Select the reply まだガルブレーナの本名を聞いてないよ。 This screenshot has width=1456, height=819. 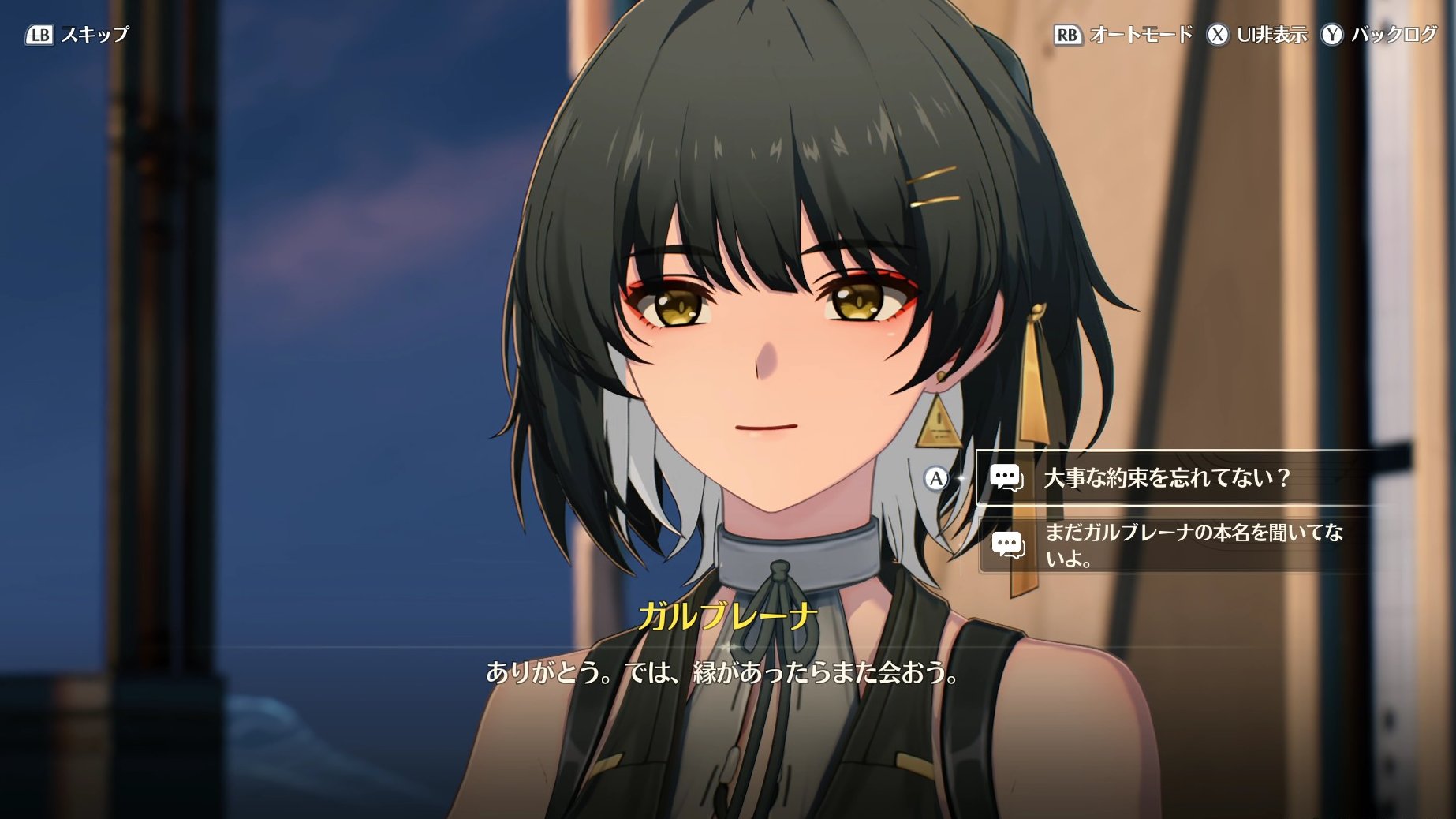click(1191, 545)
